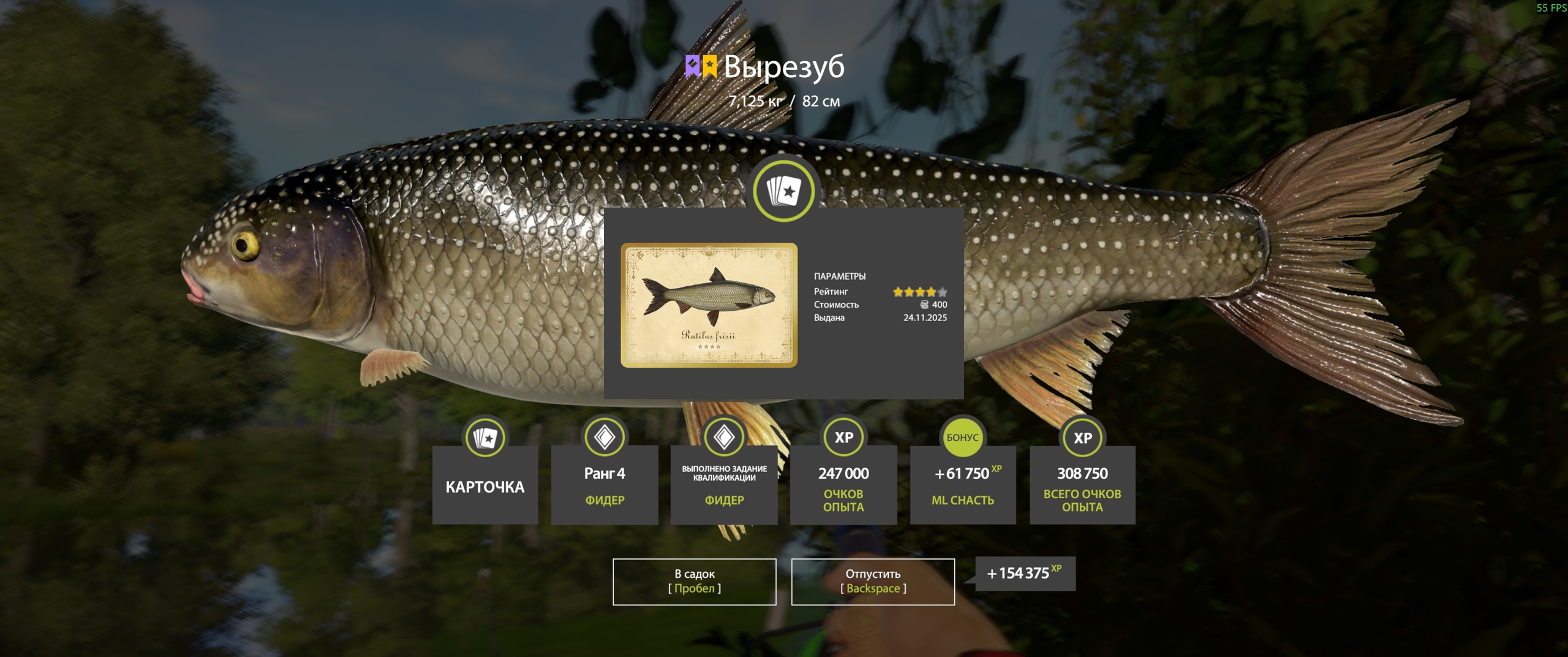Click the В садок button
The image size is (1568, 657).
pyautogui.click(x=695, y=581)
